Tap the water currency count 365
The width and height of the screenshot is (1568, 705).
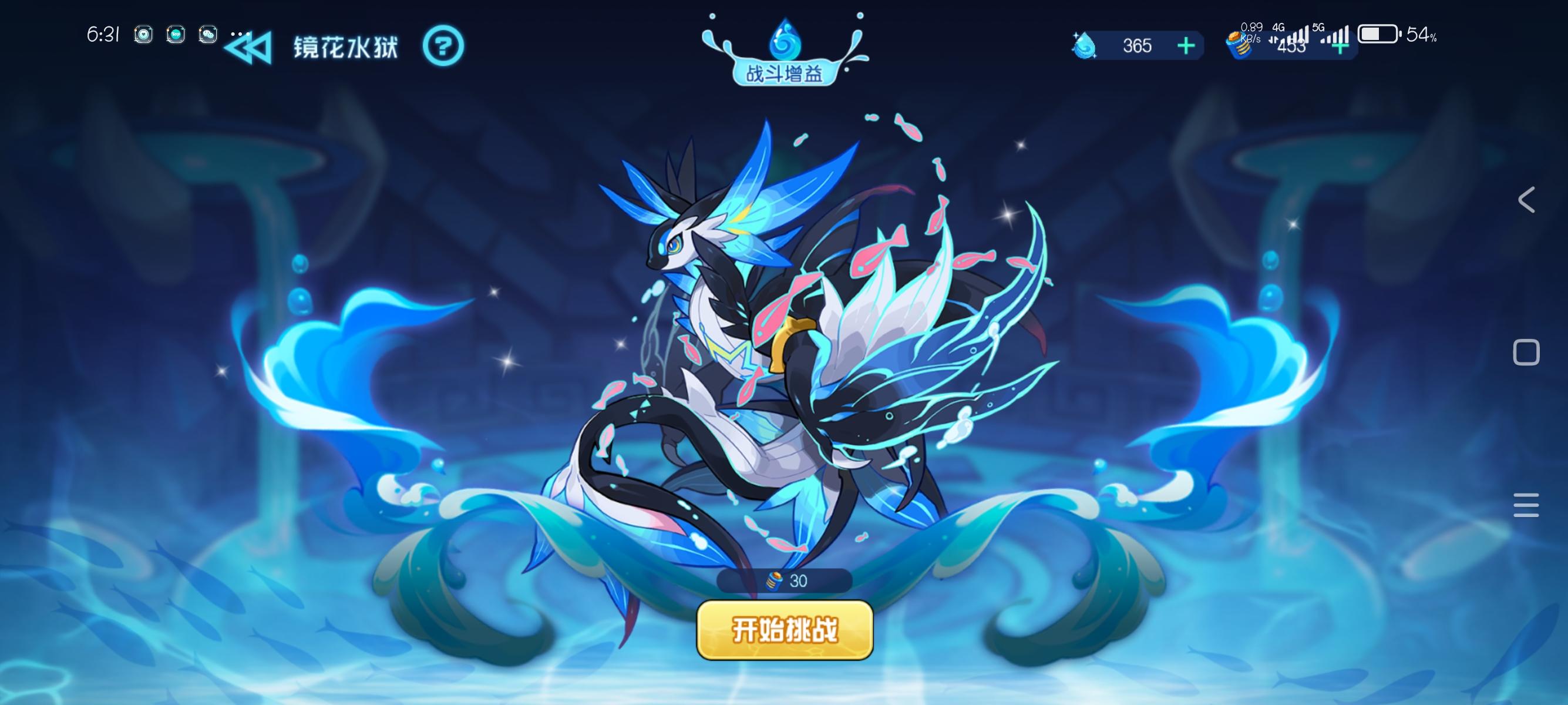(1137, 46)
